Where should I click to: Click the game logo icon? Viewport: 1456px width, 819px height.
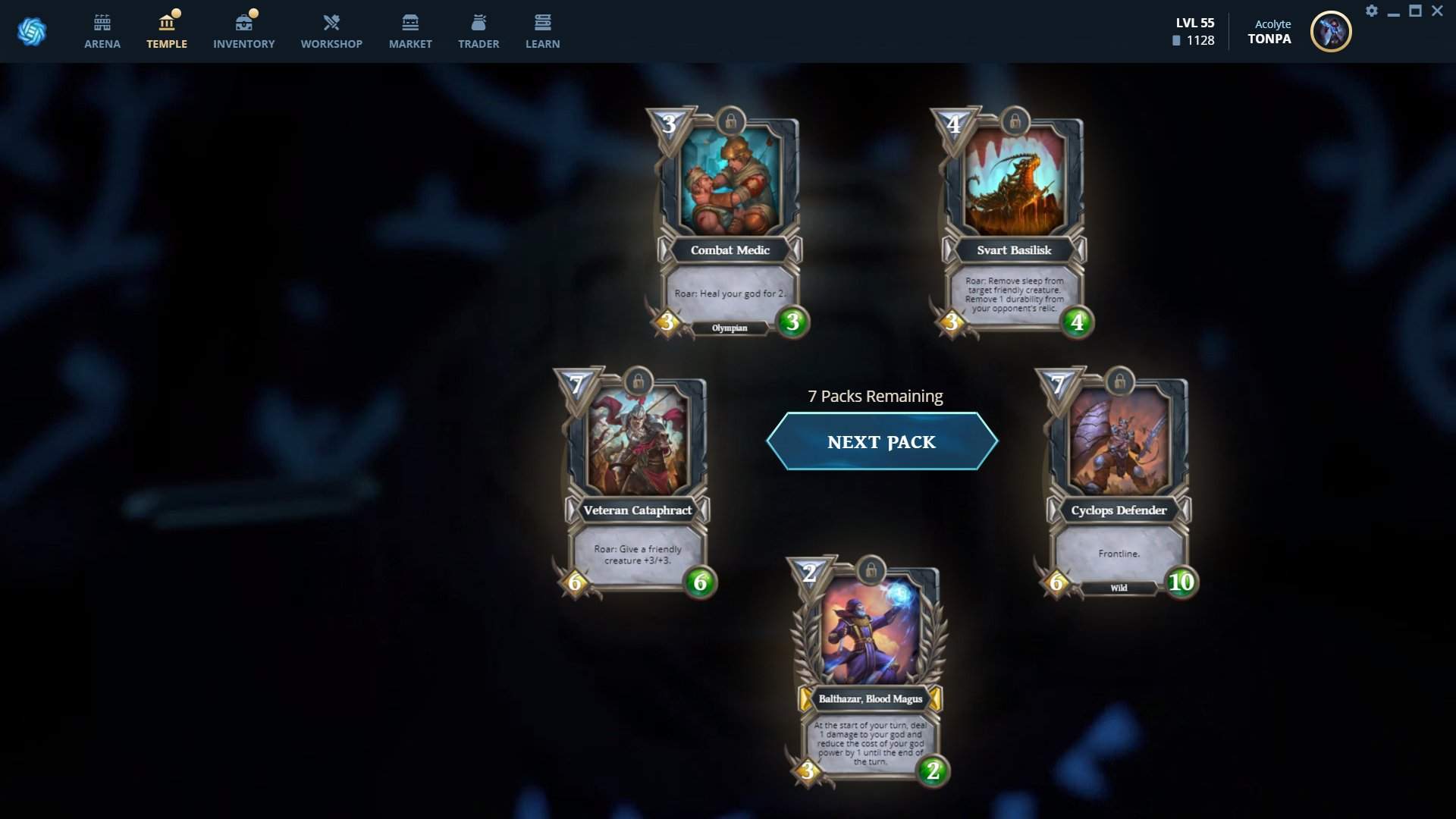click(x=32, y=32)
